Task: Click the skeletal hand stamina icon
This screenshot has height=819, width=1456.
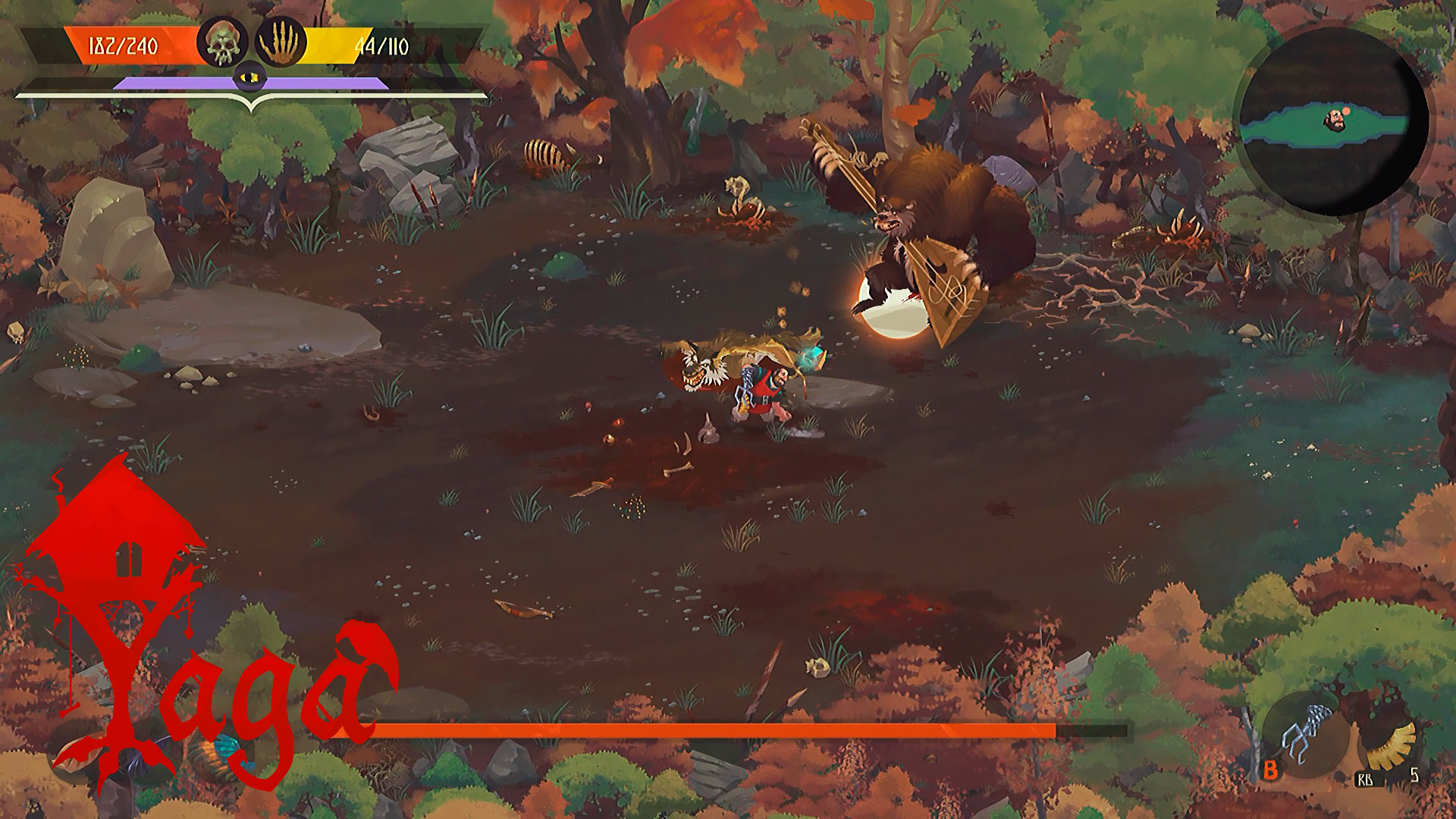Action: [x=281, y=42]
